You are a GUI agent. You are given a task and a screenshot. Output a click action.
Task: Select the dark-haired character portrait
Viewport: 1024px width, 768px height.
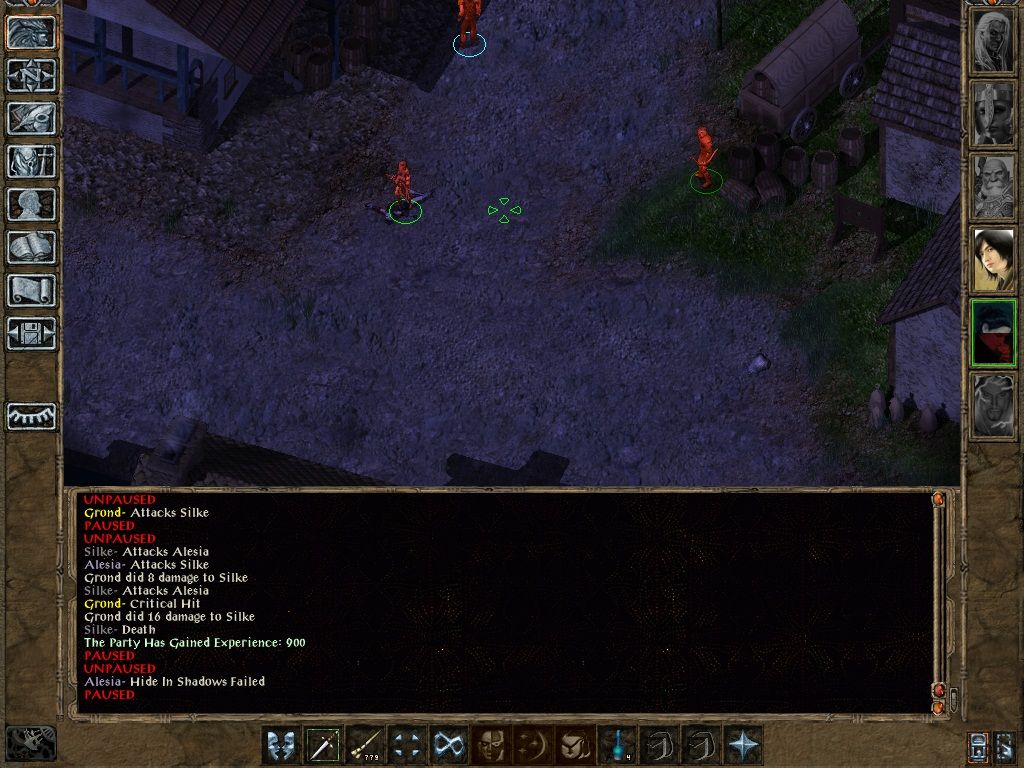(994, 260)
